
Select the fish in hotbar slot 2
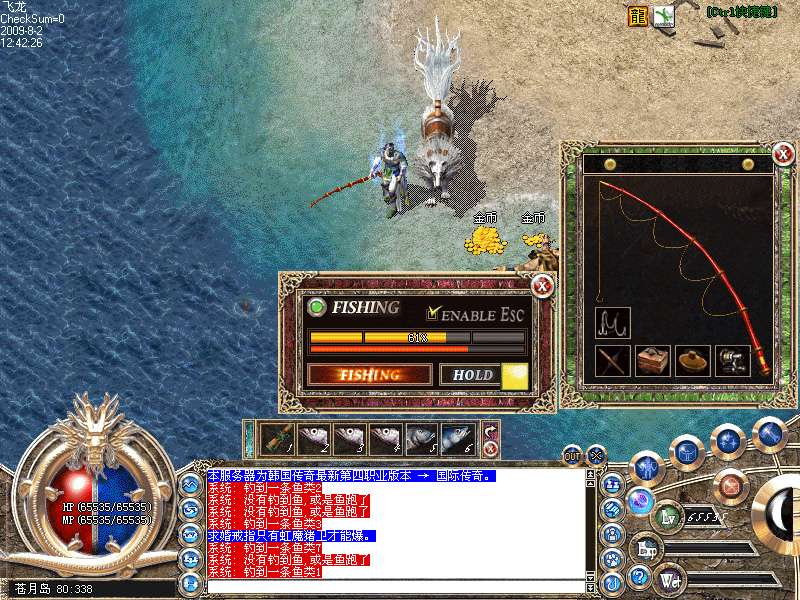(314, 438)
